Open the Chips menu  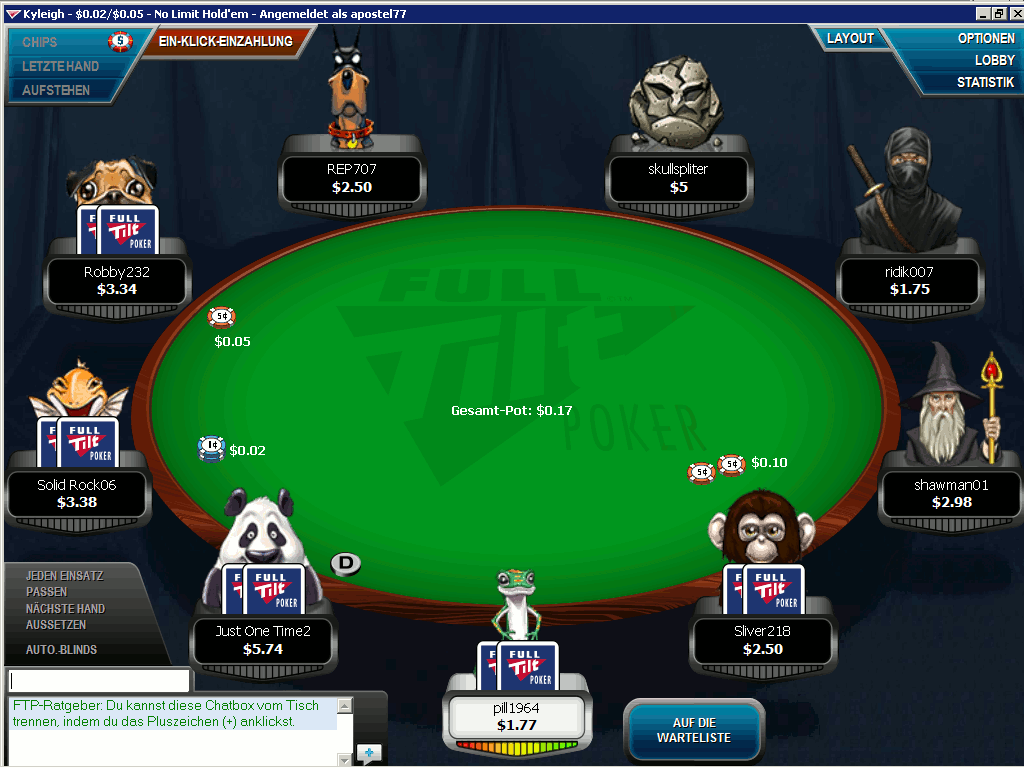(x=40, y=42)
